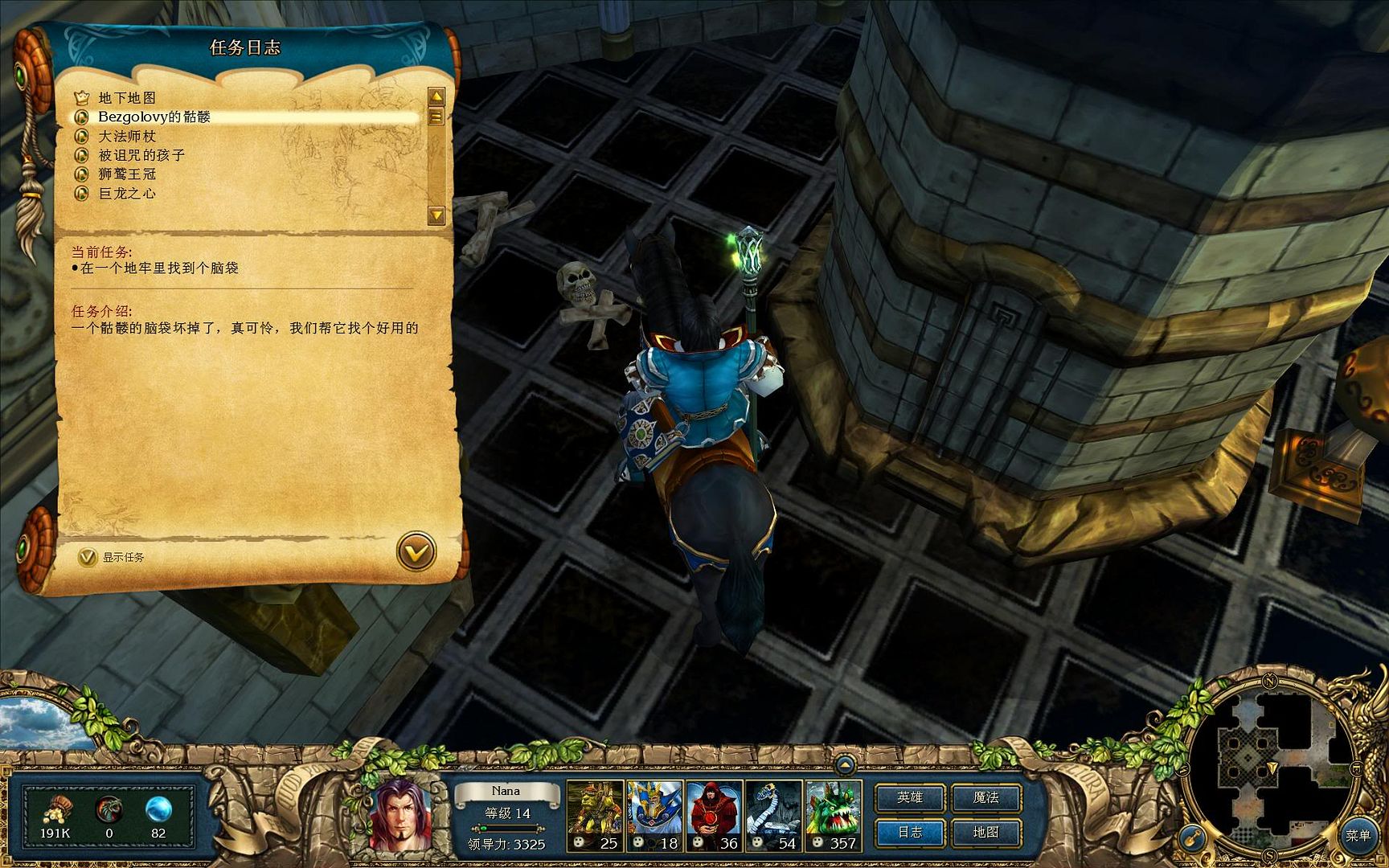The height and width of the screenshot is (868, 1389).
Task: Click the shovel dig icon beside minimap
Action: coord(1192,837)
